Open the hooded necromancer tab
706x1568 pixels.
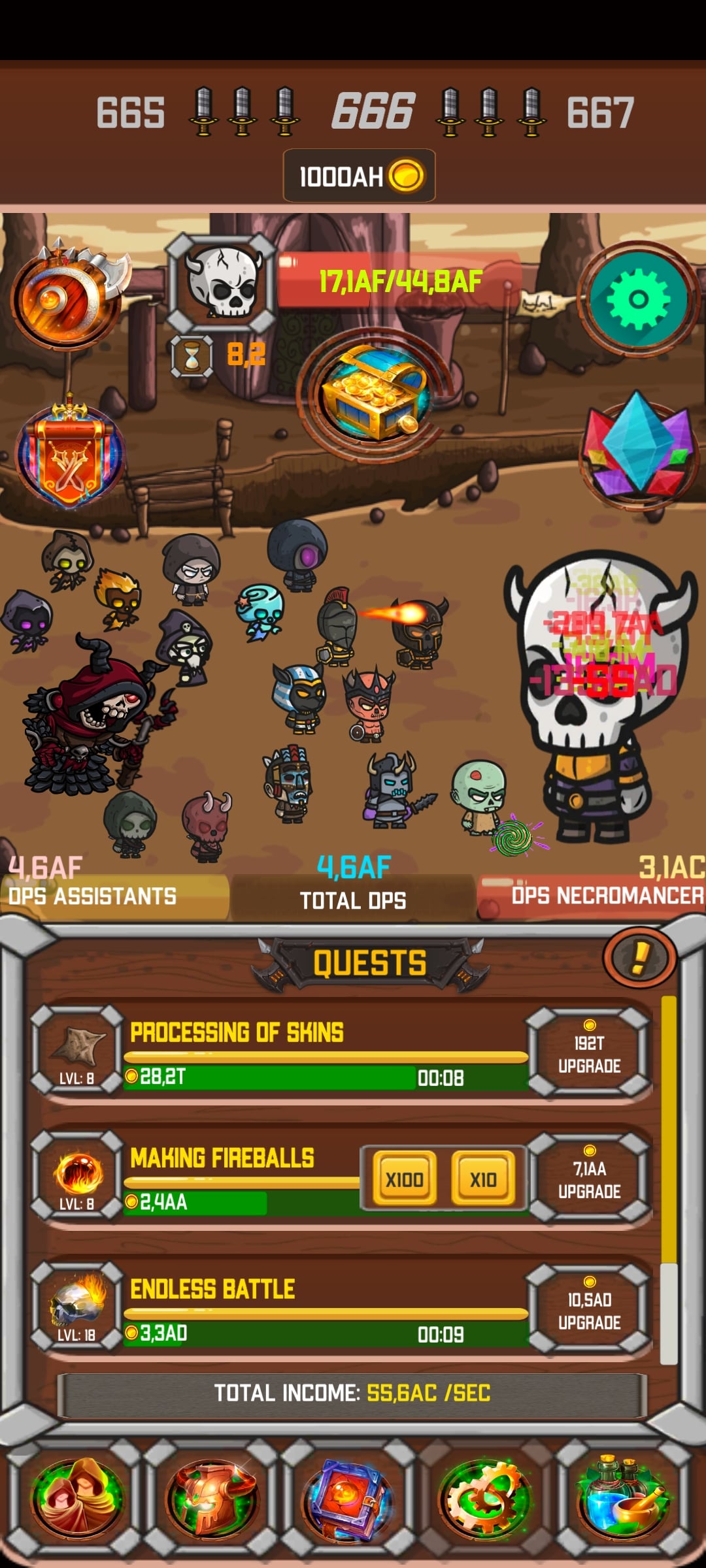click(x=77, y=1495)
